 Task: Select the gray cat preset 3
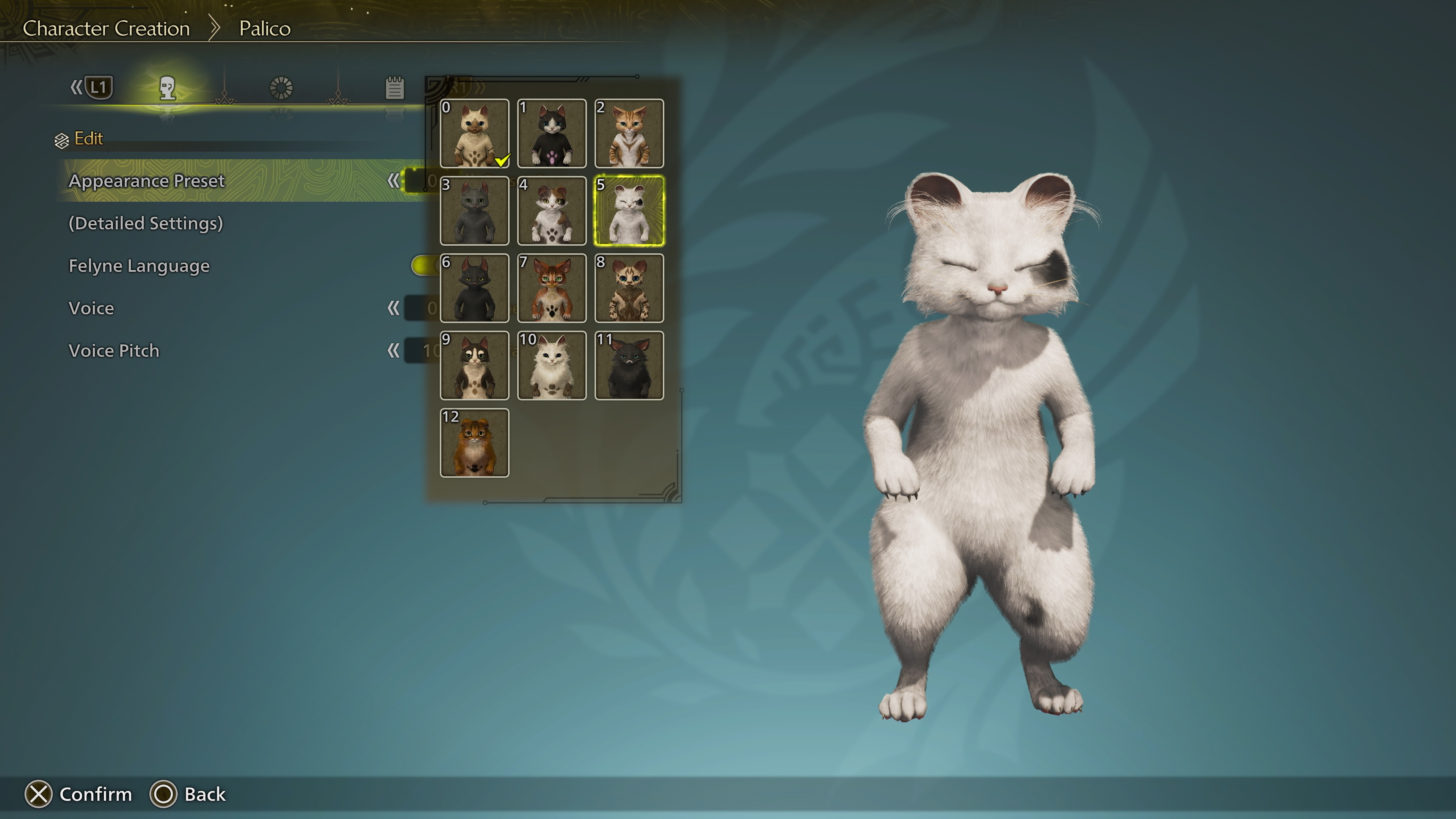(x=474, y=211)
